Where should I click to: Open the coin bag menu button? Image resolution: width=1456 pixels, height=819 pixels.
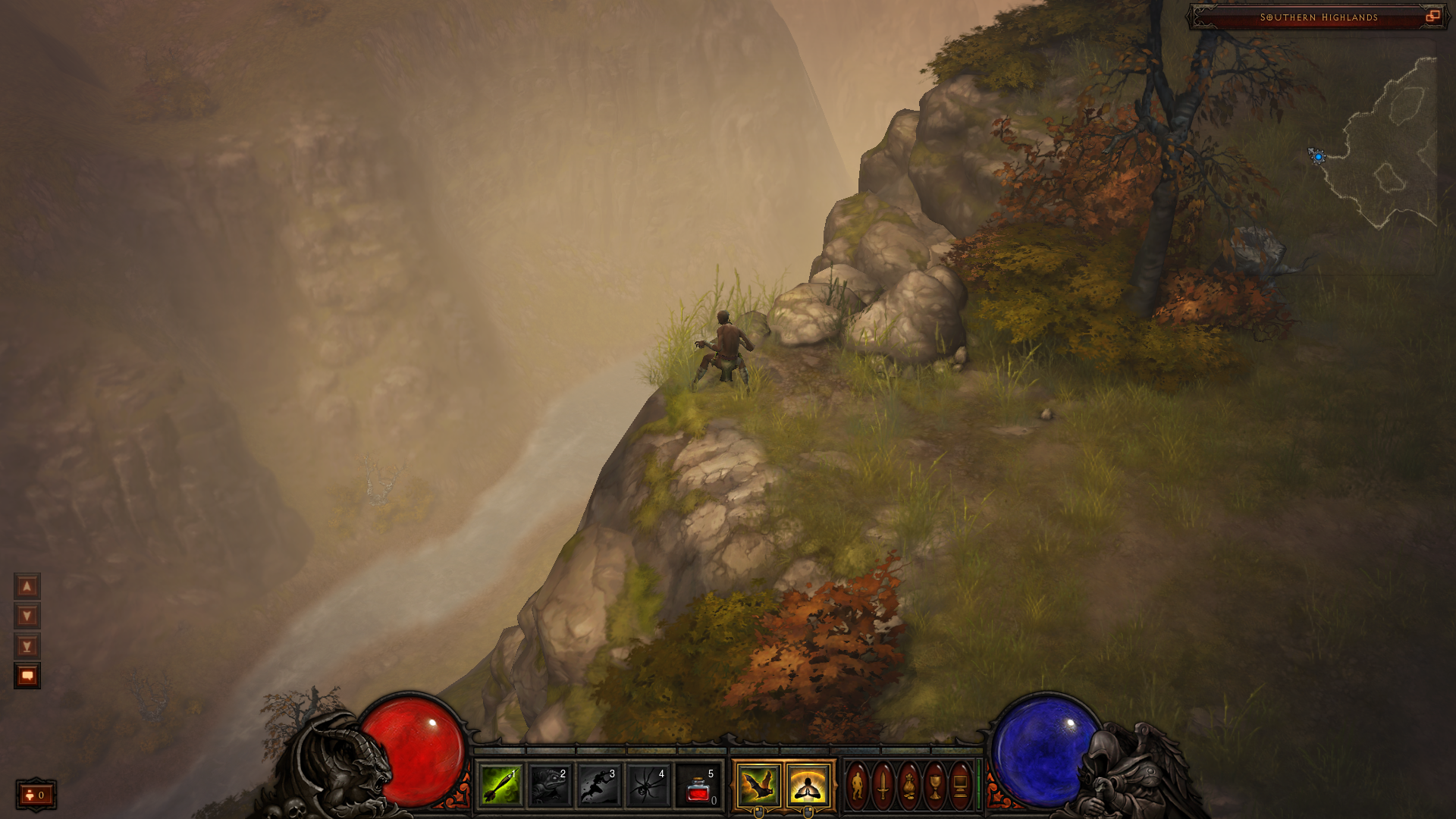point(909,786)
